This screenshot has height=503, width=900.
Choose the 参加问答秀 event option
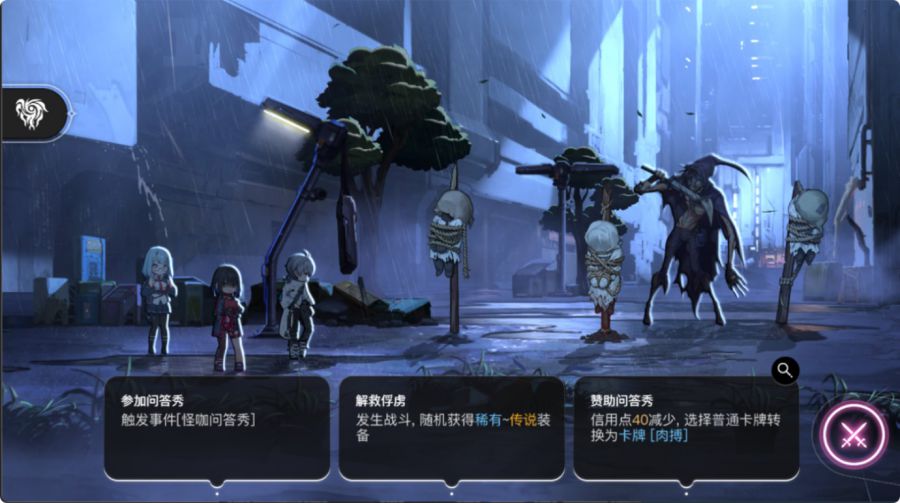[216, 427]
